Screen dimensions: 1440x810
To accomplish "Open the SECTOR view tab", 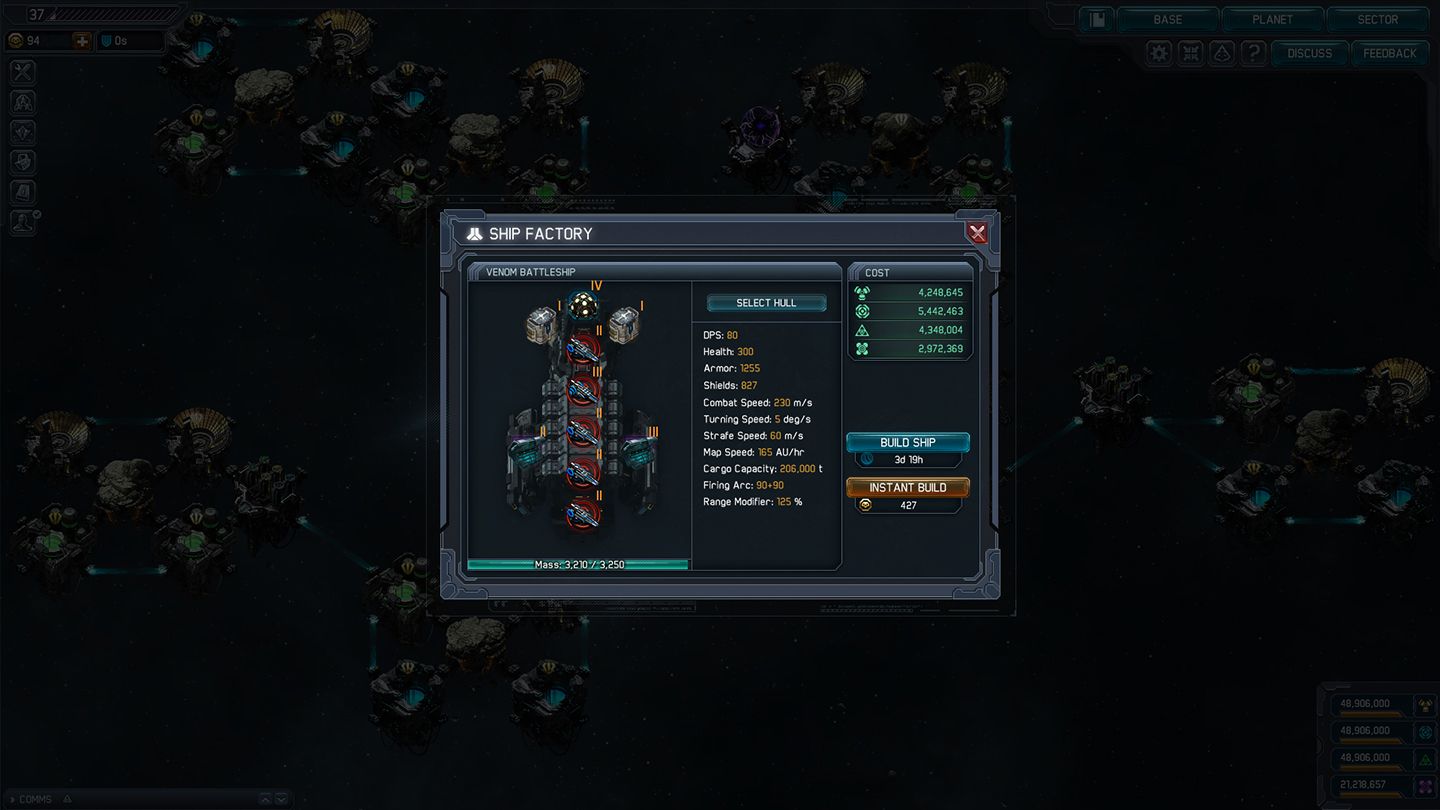I will pos(1377,19).
